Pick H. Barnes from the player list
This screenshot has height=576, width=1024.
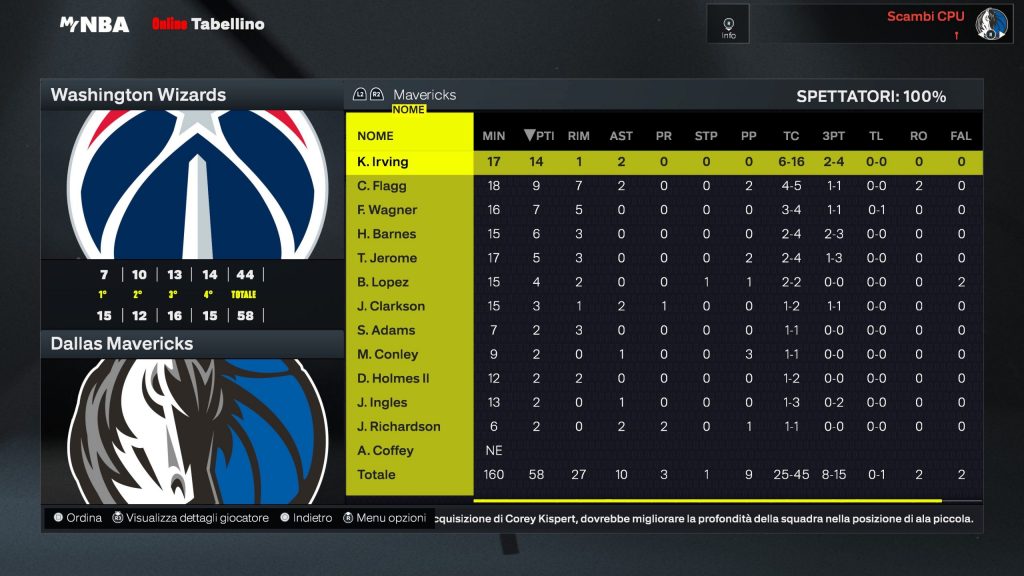386,234
